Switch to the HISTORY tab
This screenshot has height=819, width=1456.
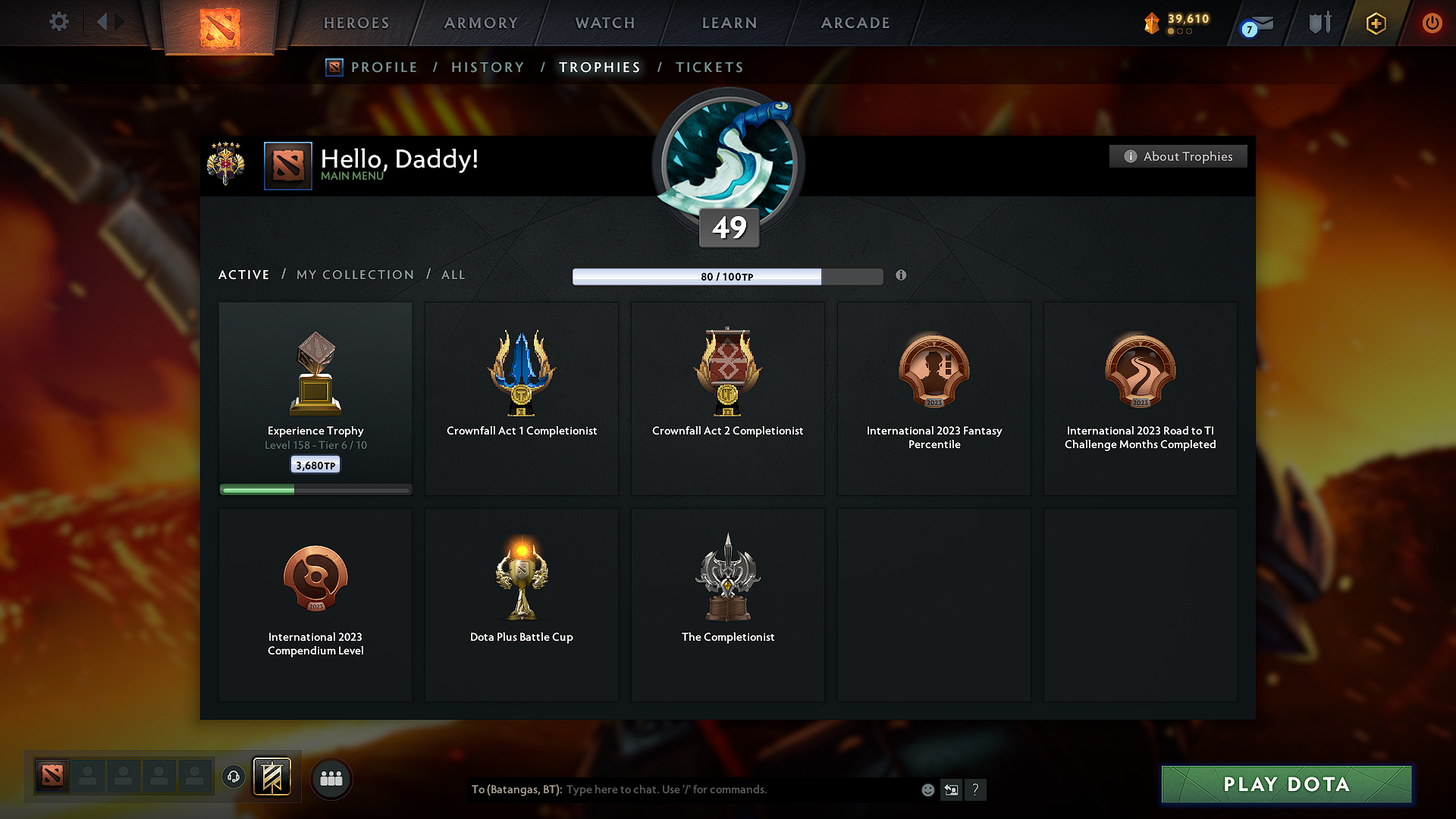point(488,67)
